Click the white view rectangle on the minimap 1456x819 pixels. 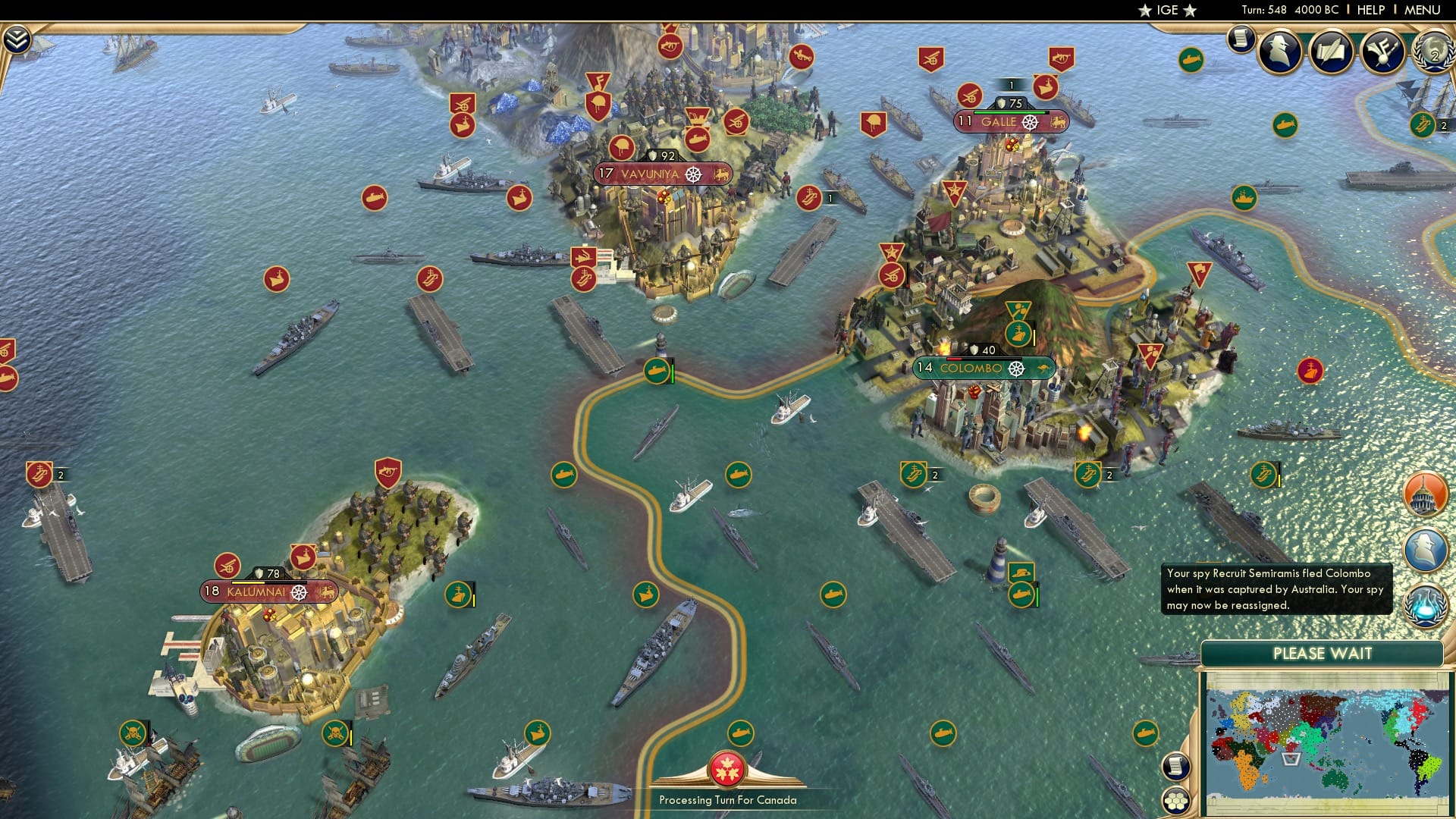[1291, 760]
